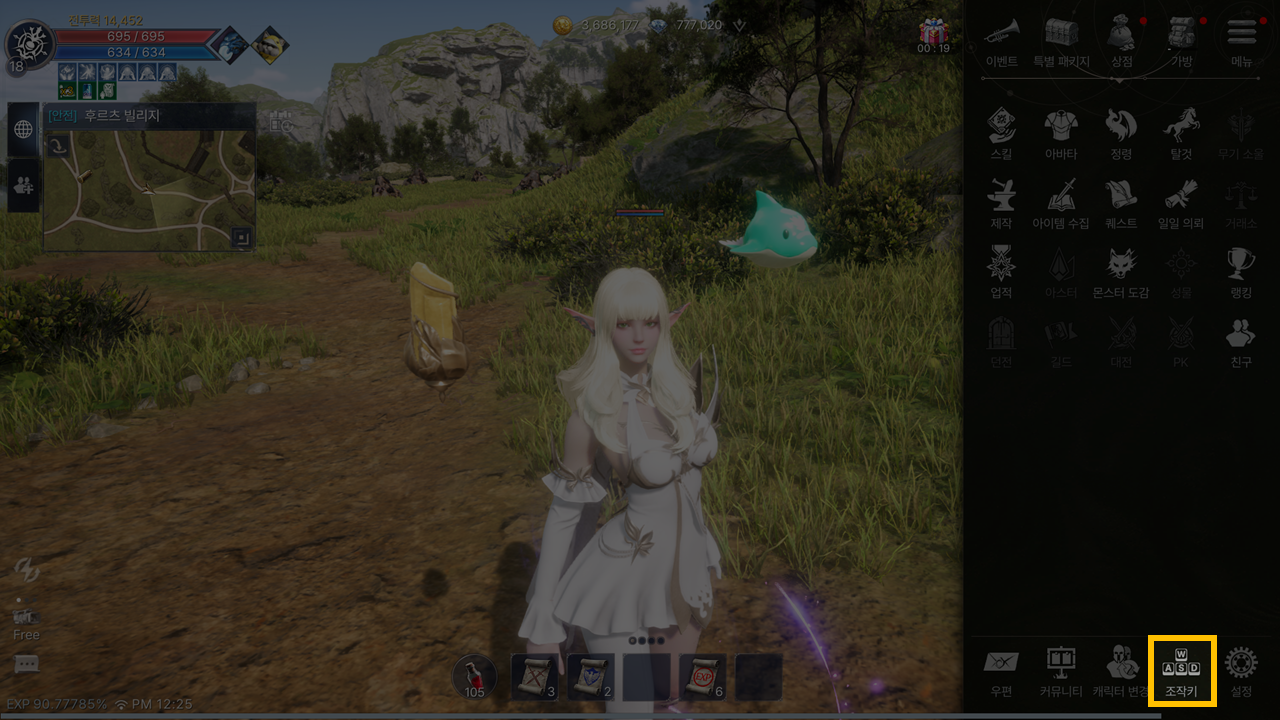Select the red potion hotbar slot

coord(475,677)
